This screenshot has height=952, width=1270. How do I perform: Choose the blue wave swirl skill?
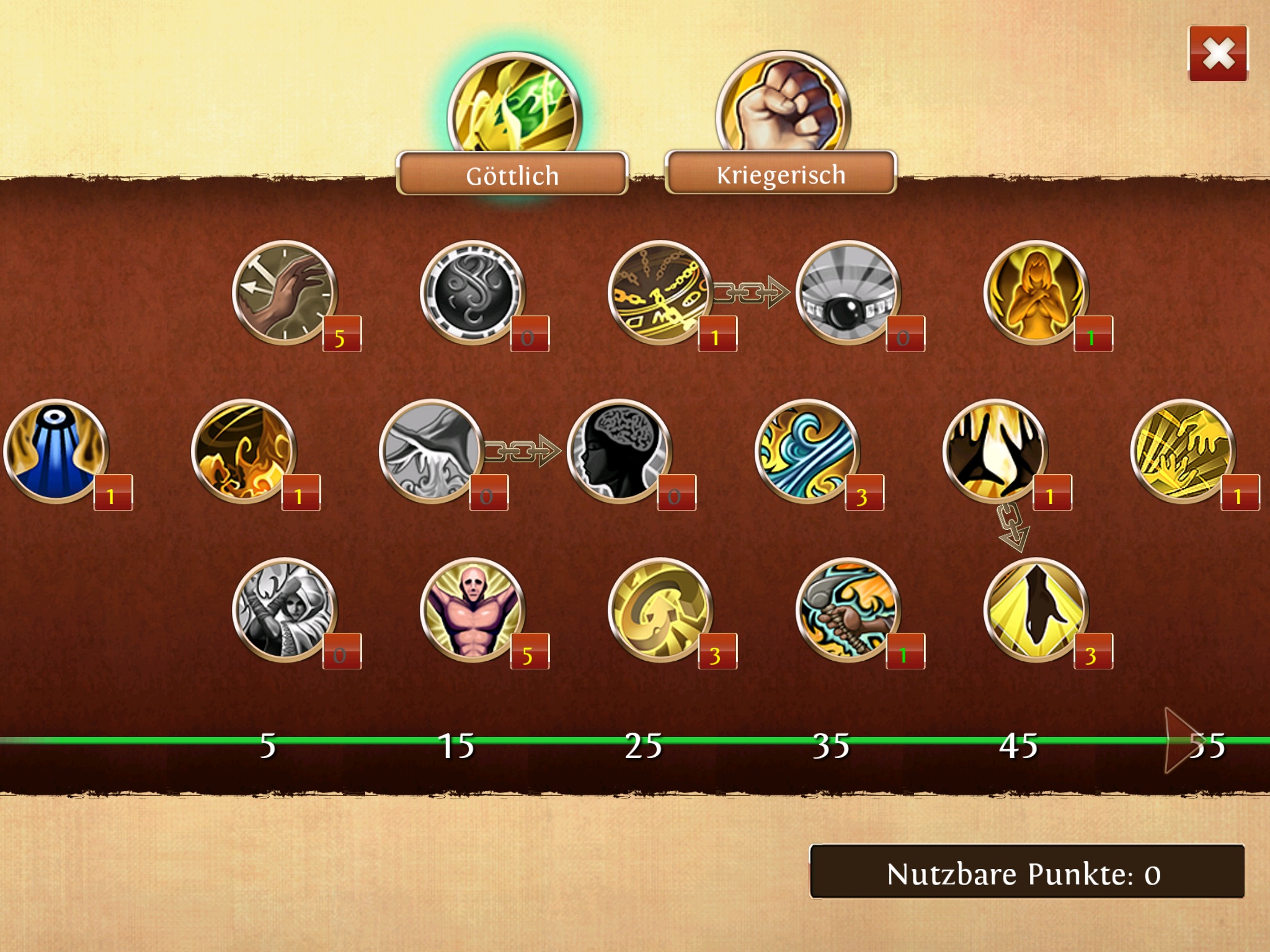[x=807, y=451]
